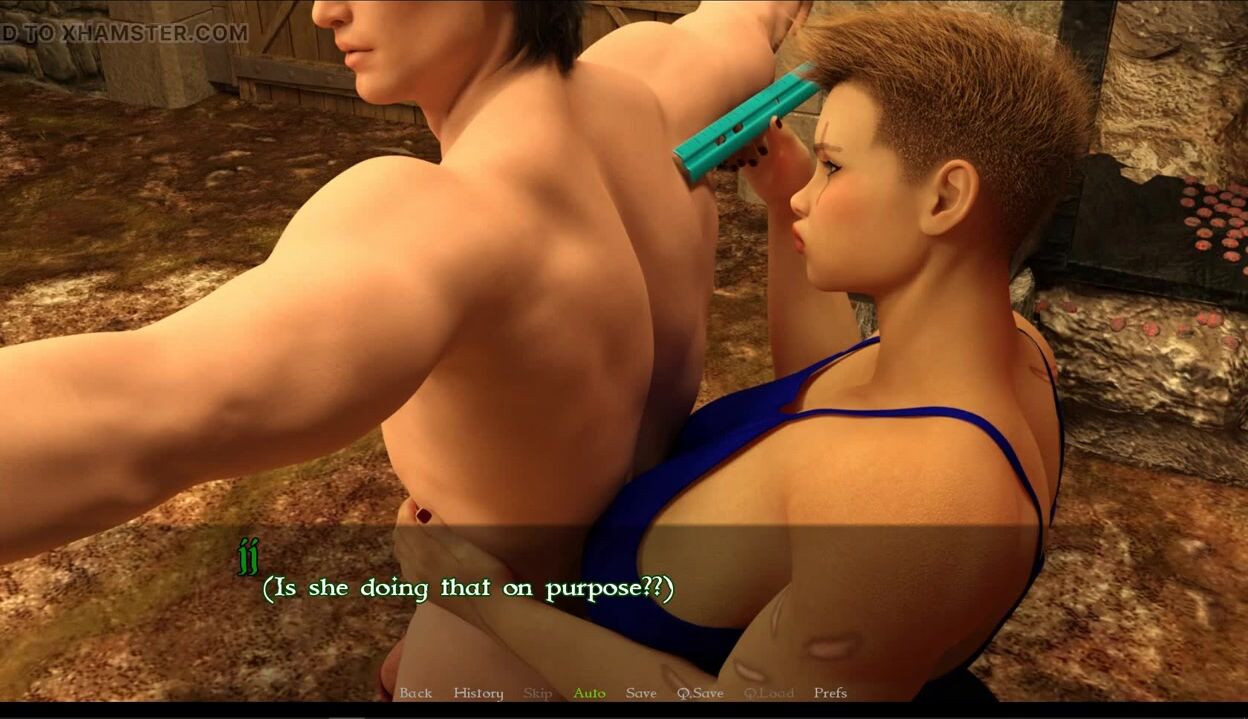This screenshot has width=1248, height=719.
Task: Quick load with Q.Load
Action: click(x=768, y=693)
